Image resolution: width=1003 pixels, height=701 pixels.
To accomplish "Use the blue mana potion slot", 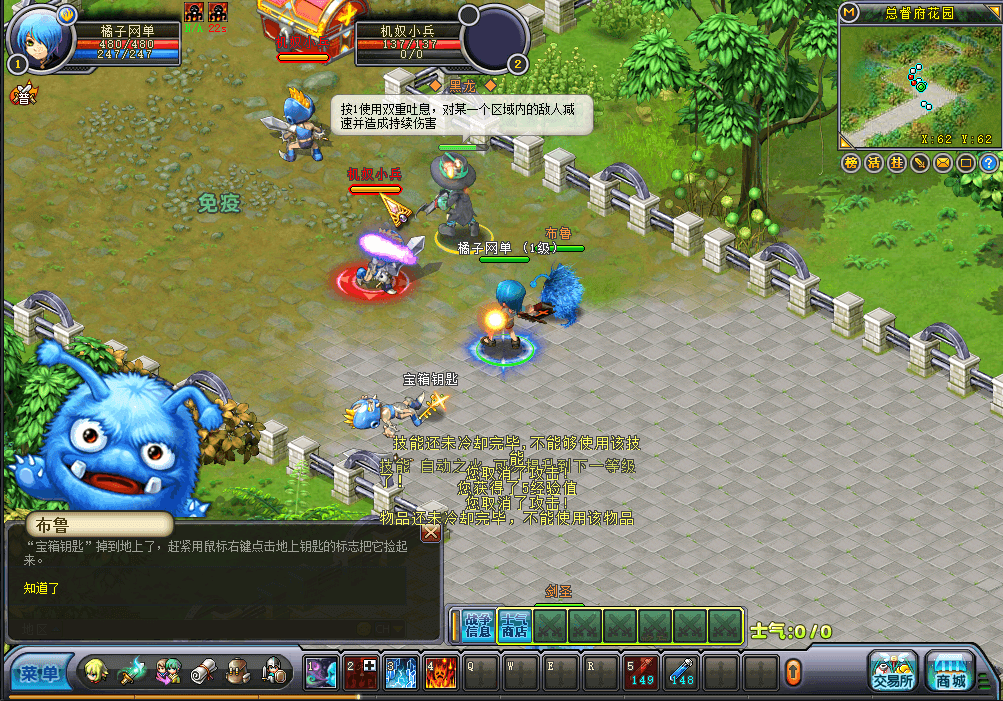I will pyautogui.click(x=681, y=672).
